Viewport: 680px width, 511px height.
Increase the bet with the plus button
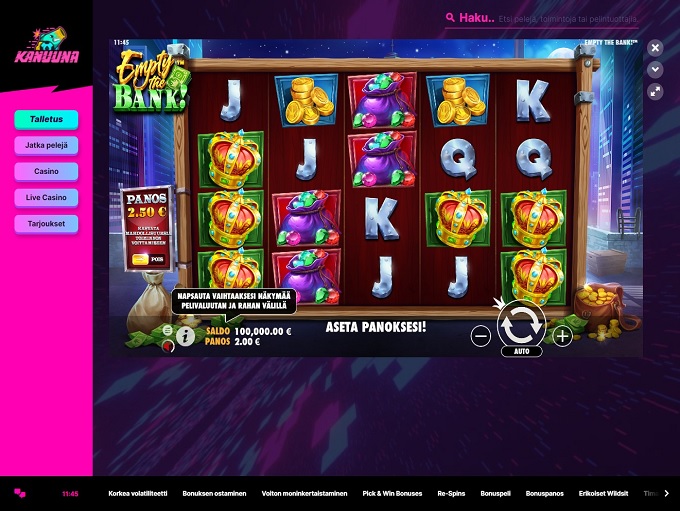click(x=563, y=337)
